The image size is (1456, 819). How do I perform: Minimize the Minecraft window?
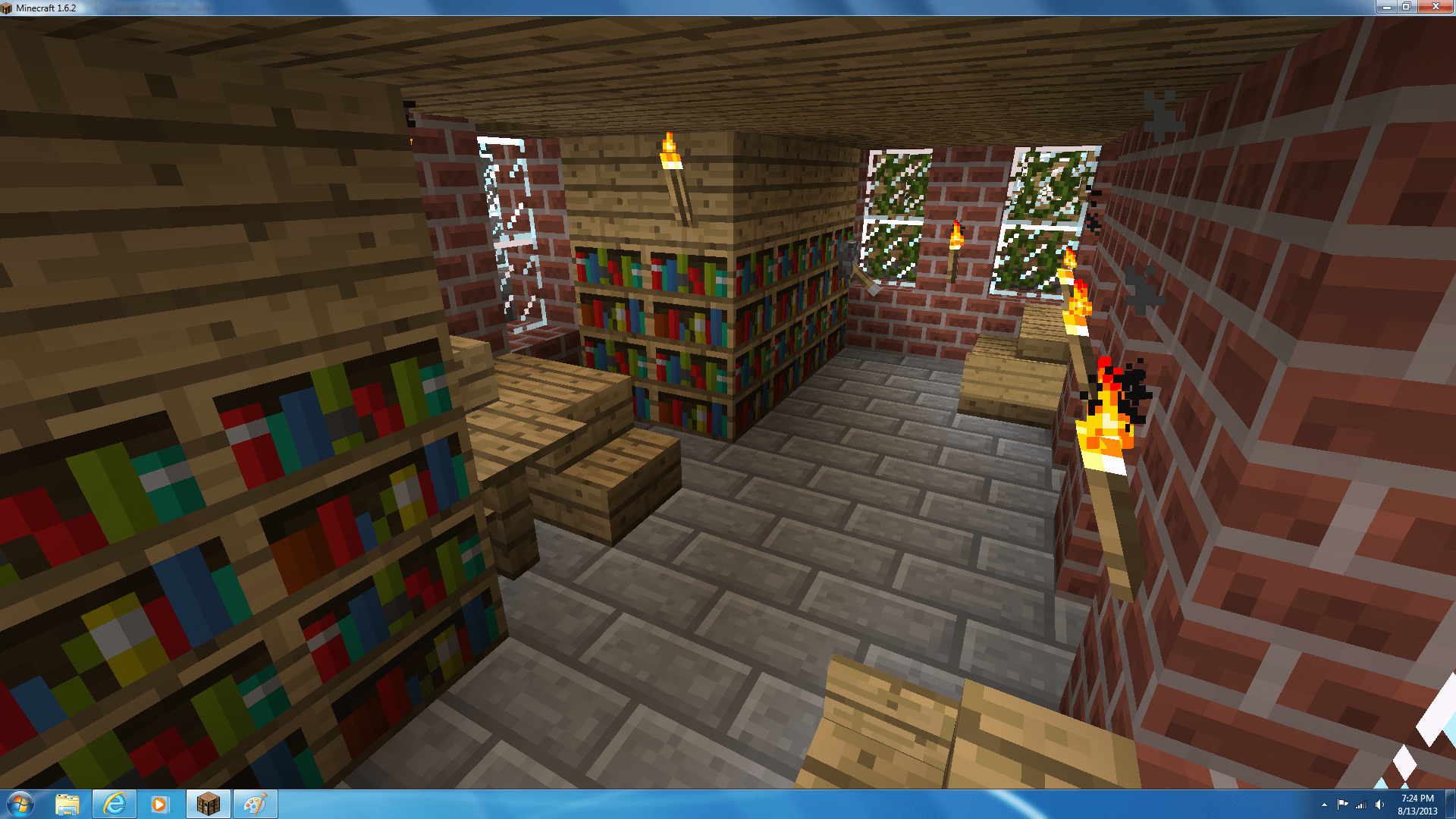(x=1388, y=8)
